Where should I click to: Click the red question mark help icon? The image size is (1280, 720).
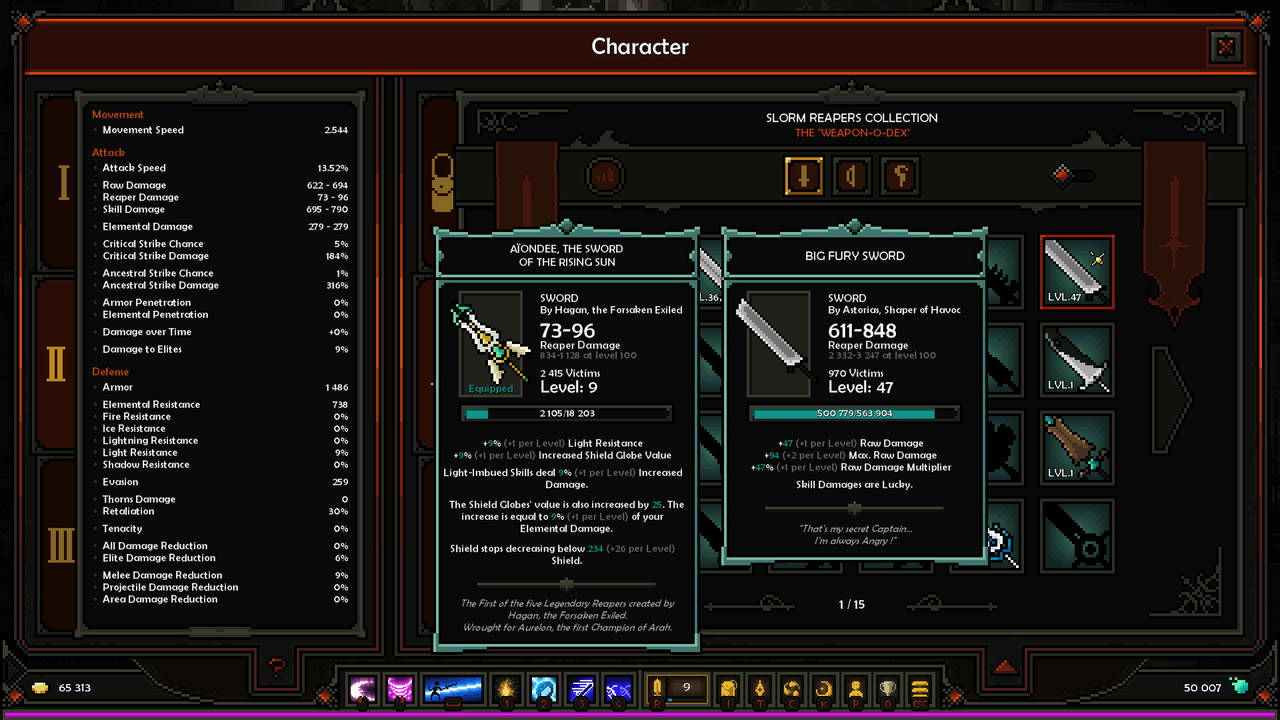click(278, 665)
